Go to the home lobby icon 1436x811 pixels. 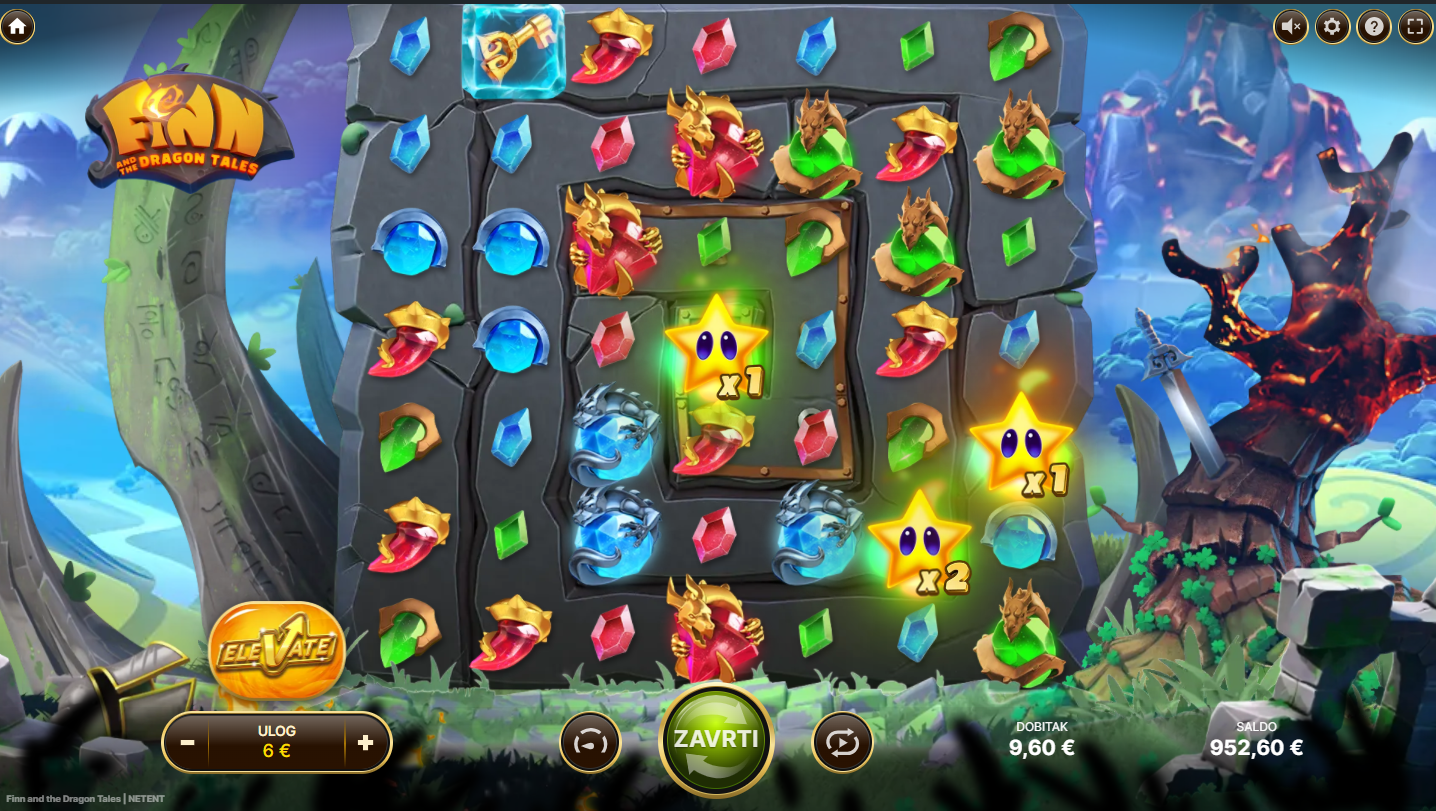tap(17, 27)
